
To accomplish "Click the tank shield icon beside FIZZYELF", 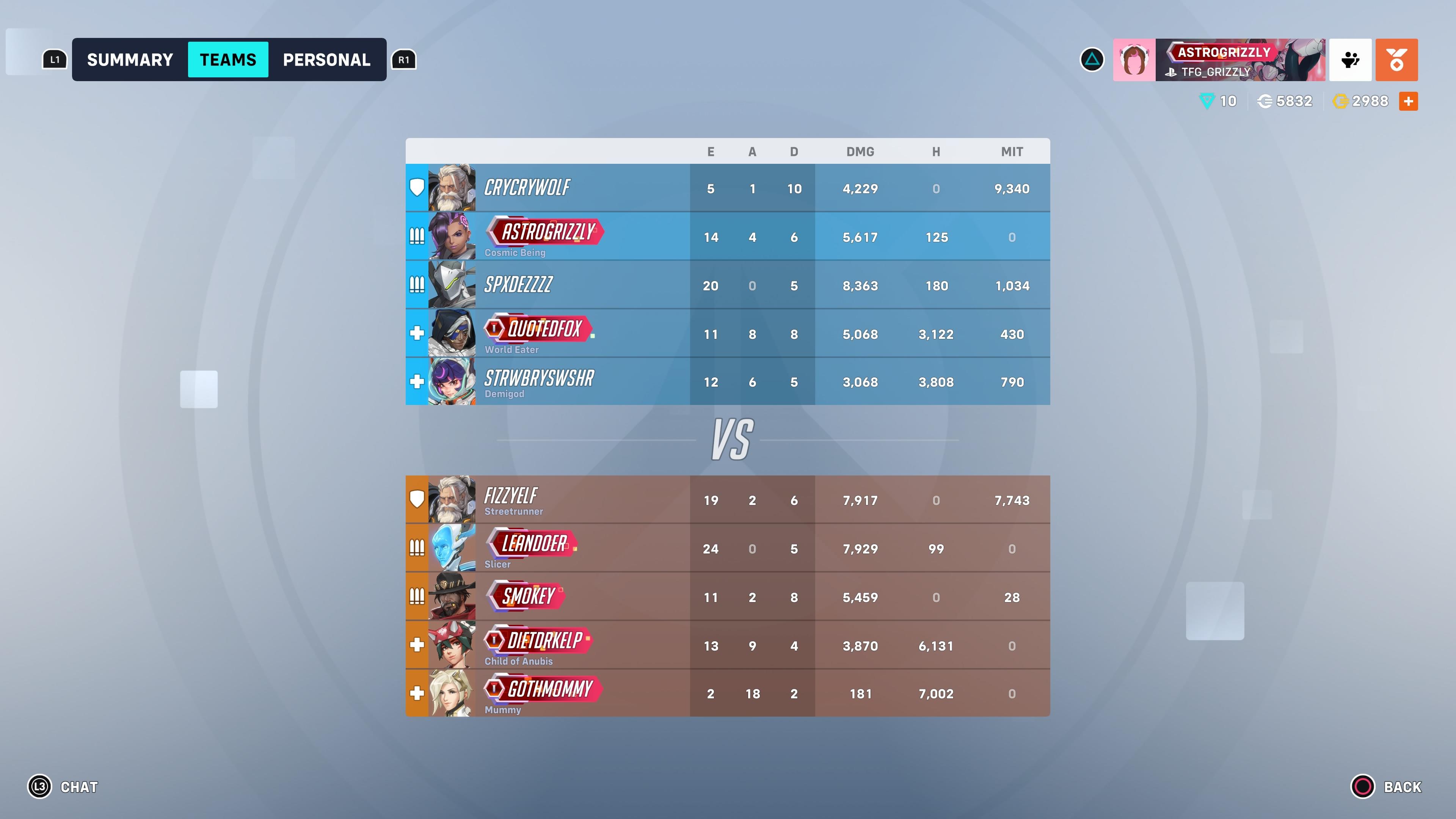I will tap(417, 498).
